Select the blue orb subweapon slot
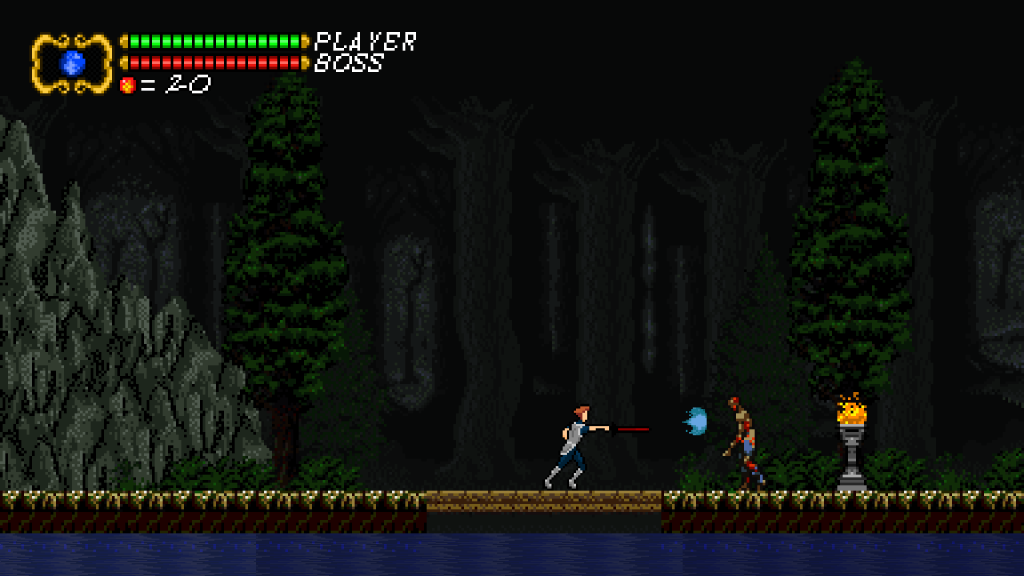1024x576 pixels. point(72,63)
